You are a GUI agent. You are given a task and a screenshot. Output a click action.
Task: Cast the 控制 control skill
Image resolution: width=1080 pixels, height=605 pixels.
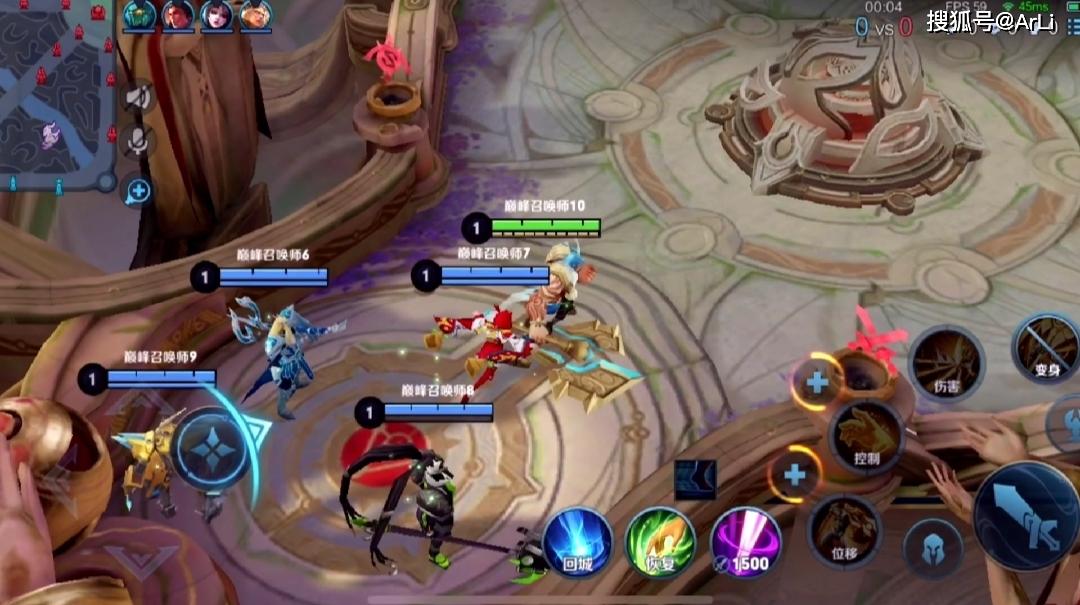point(866,437)
